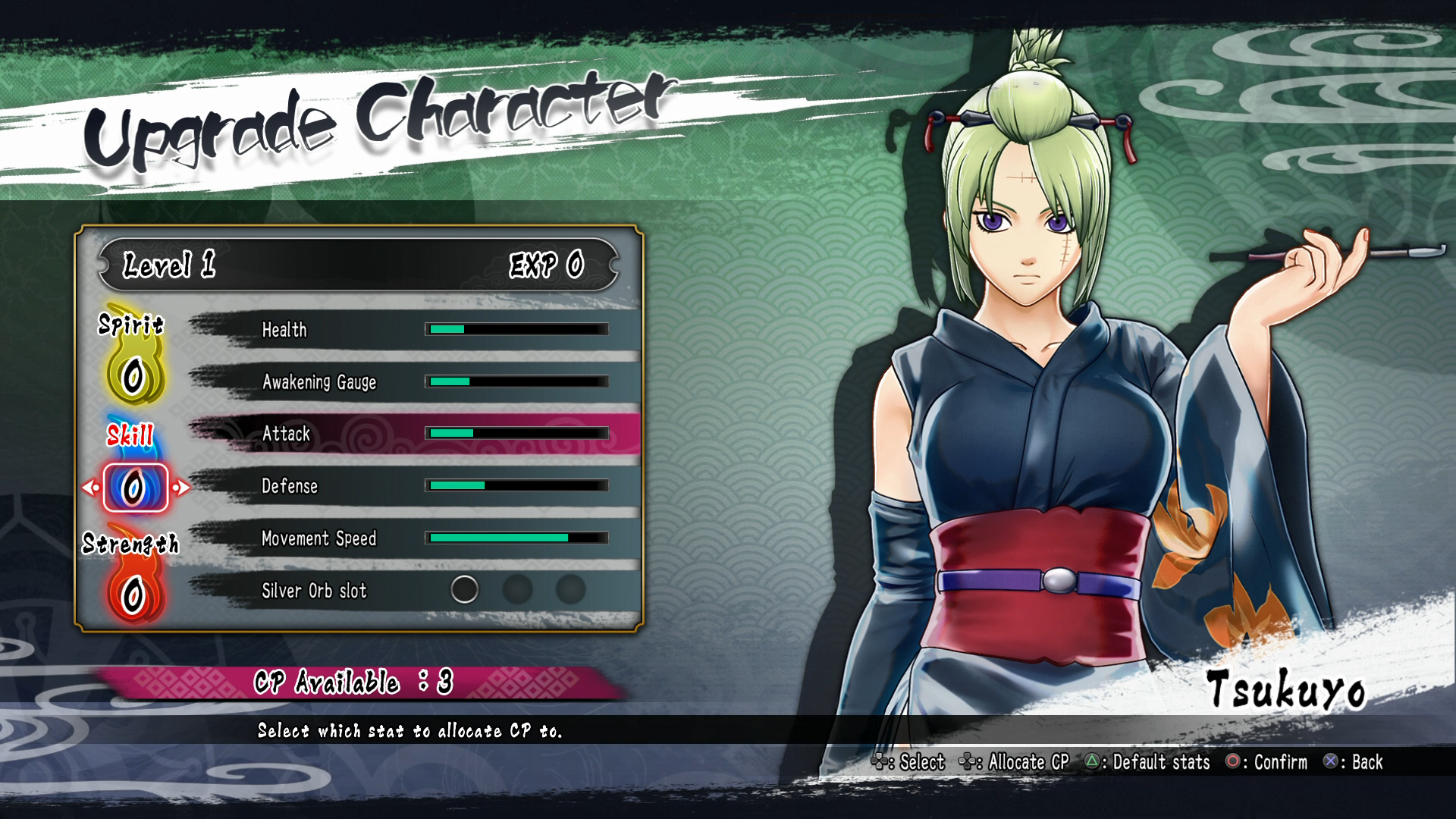This screenshot has width=1456, height=819.
Task: Select the Health stat row
Action: [413, 330]
